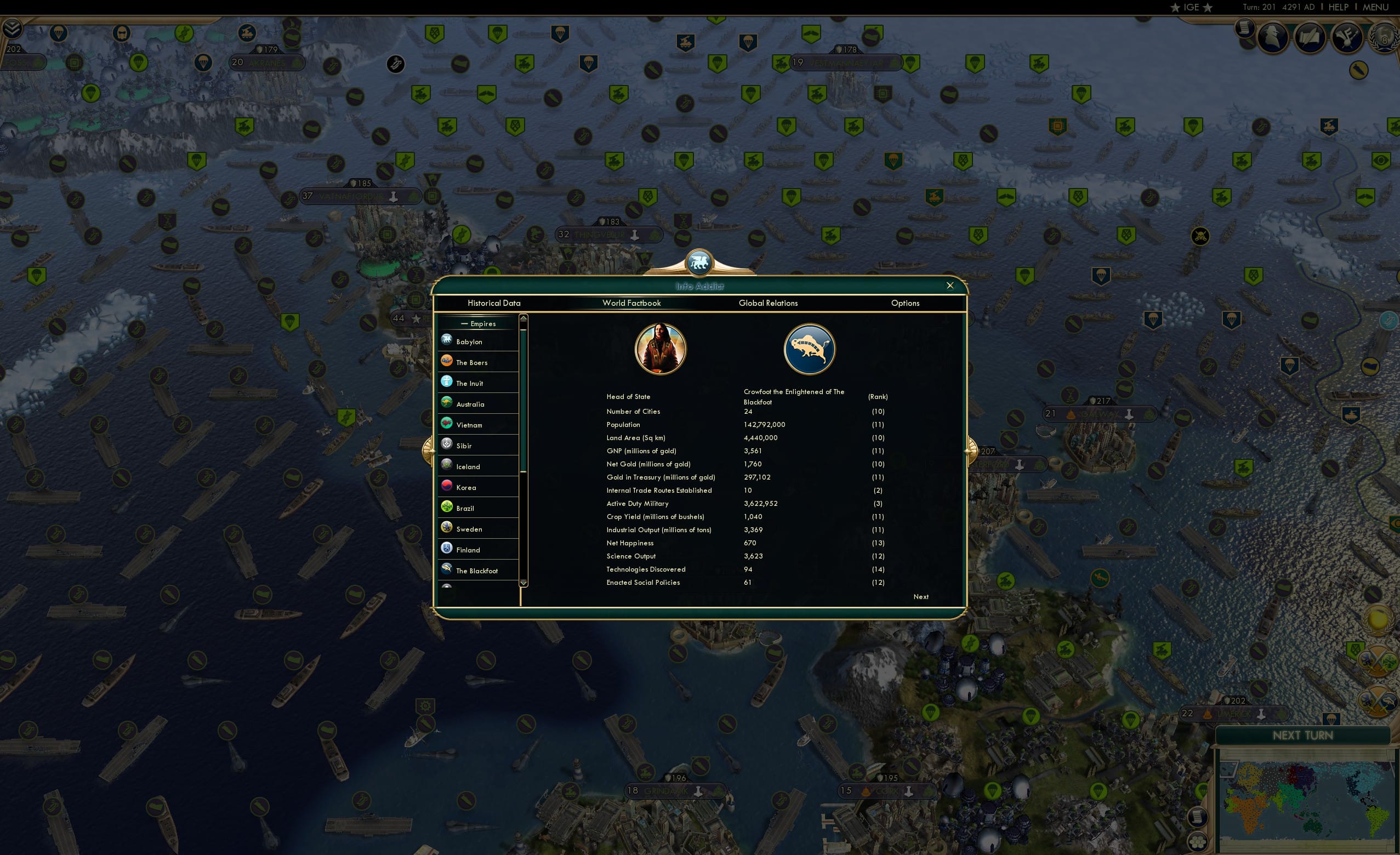This screenshot has height=855, width=1400.
Task: Click Next in the World Factbook
Action: click(x=920, y=596)
